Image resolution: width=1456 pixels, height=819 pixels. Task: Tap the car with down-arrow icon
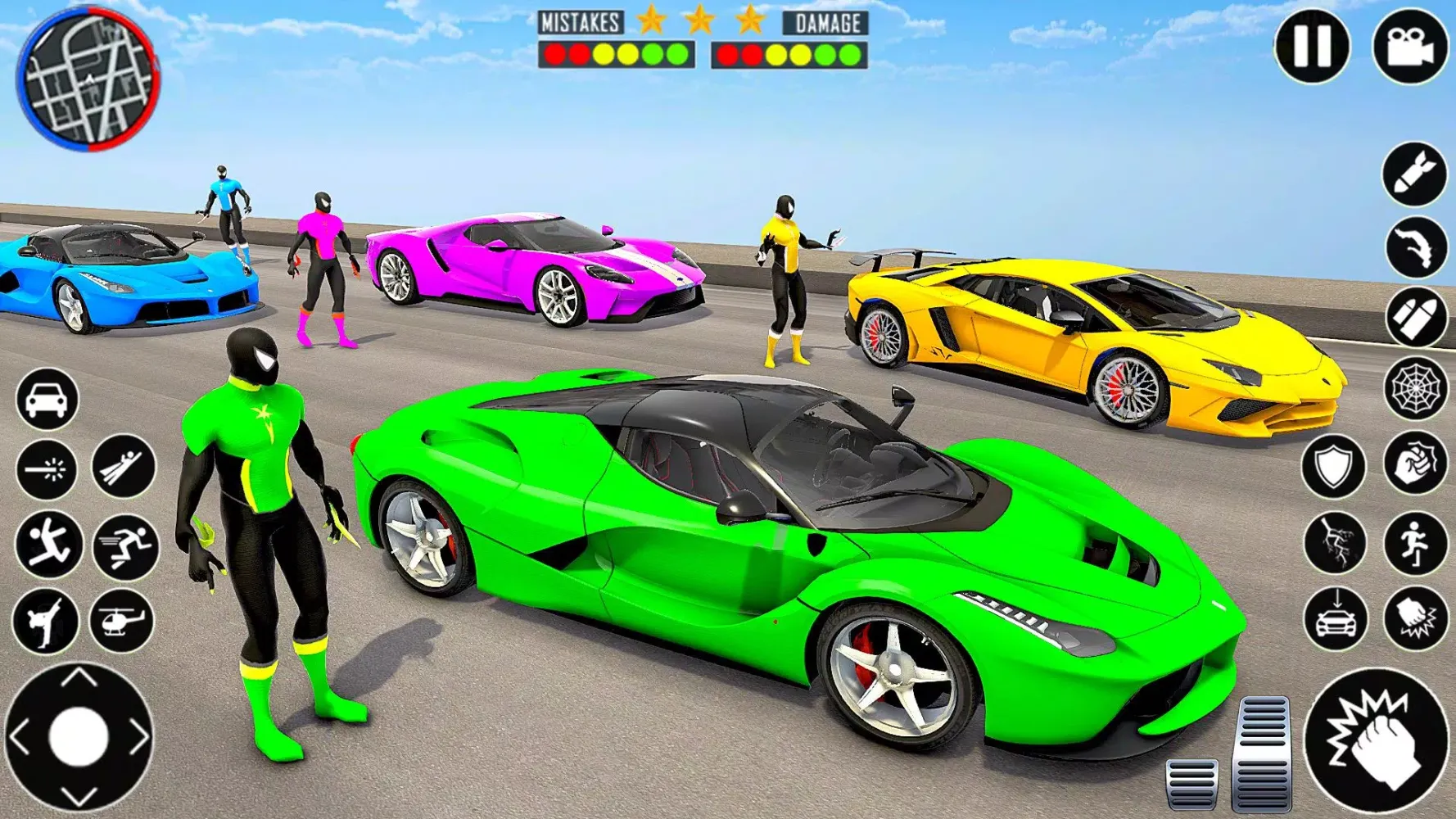(1336, 618)
